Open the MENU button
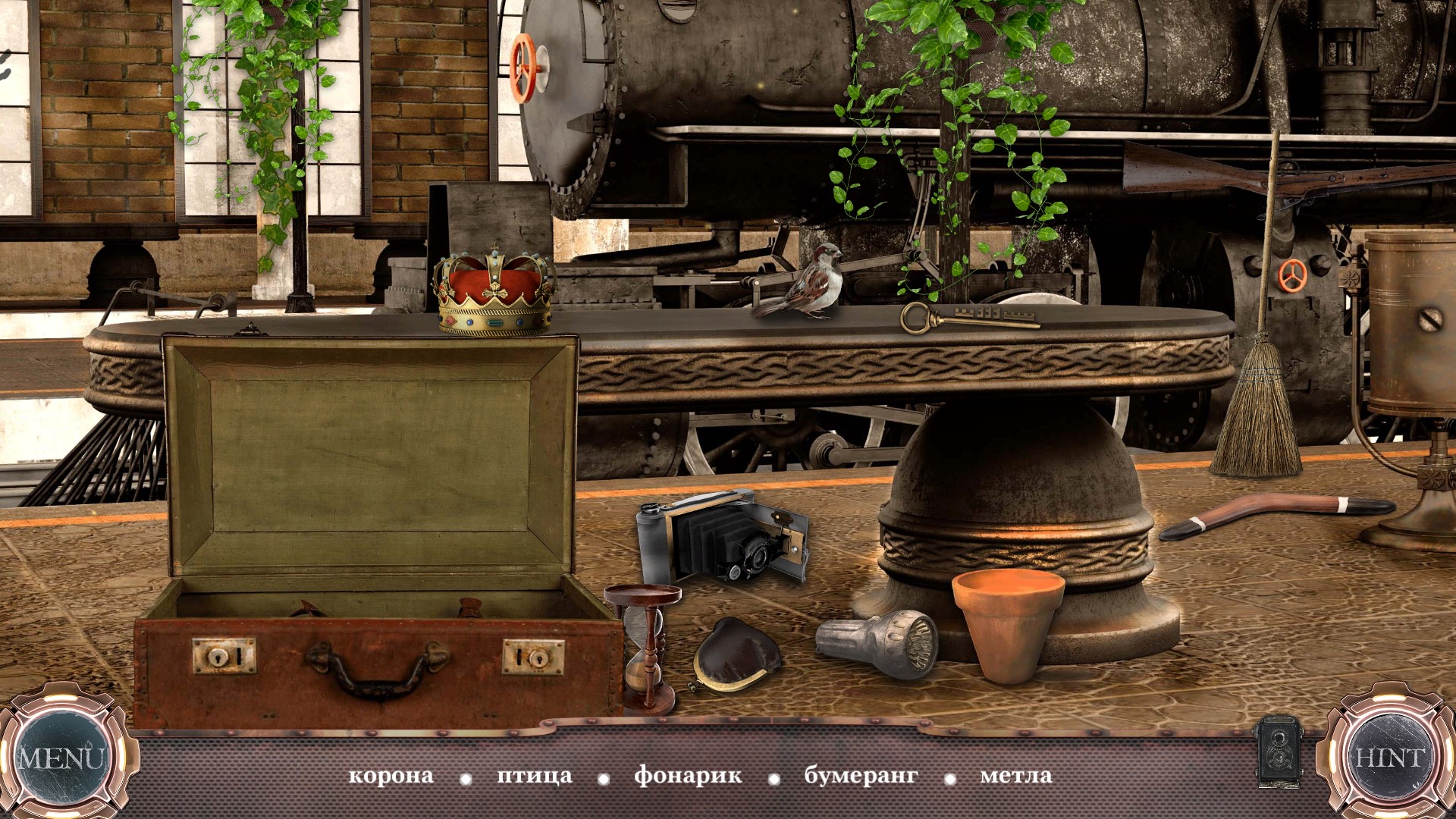The height and width of the screenshot is (819, 1456). (x=61, y=758)
